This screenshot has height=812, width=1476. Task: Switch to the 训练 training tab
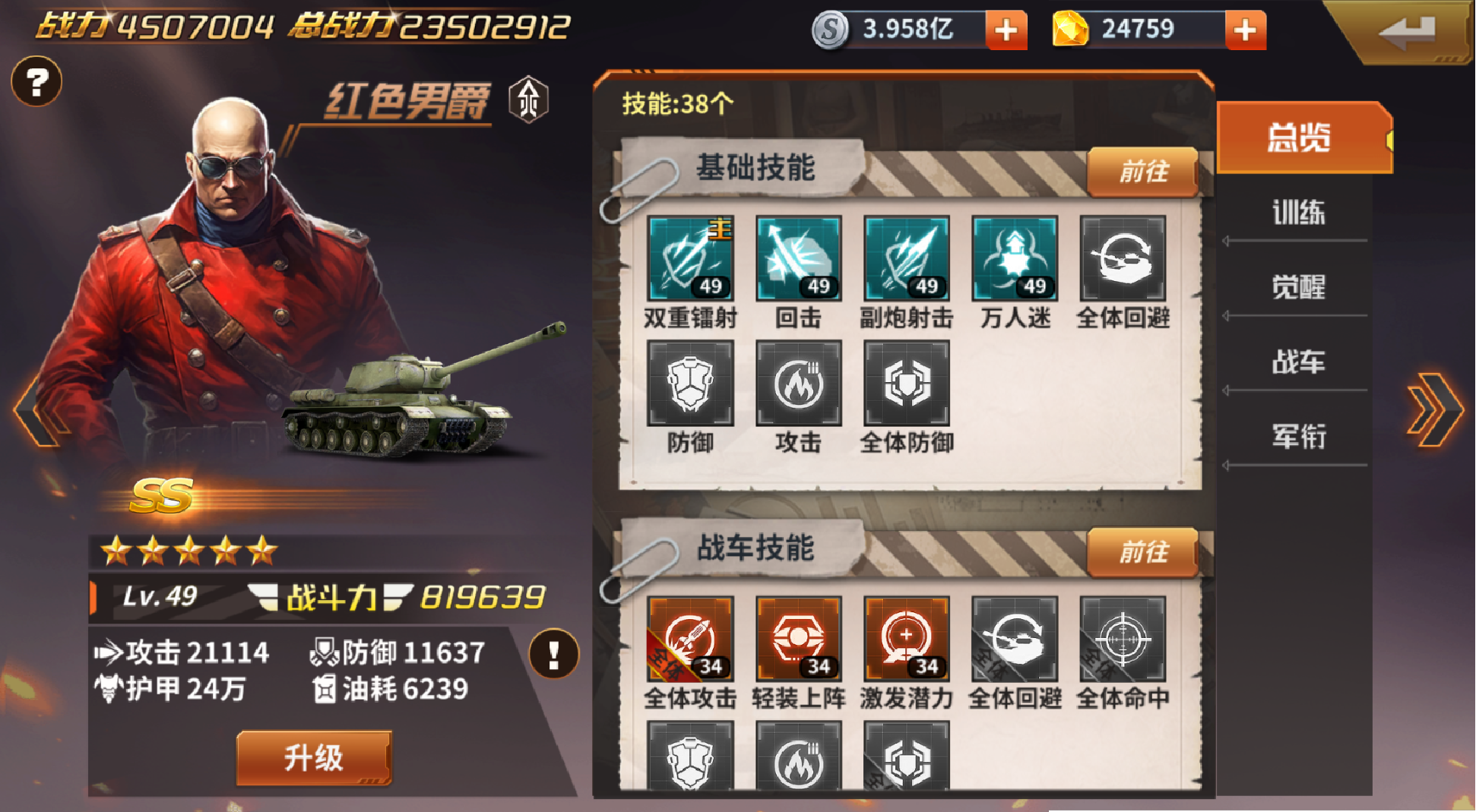pyautogui.click(x=1298, y=213)
